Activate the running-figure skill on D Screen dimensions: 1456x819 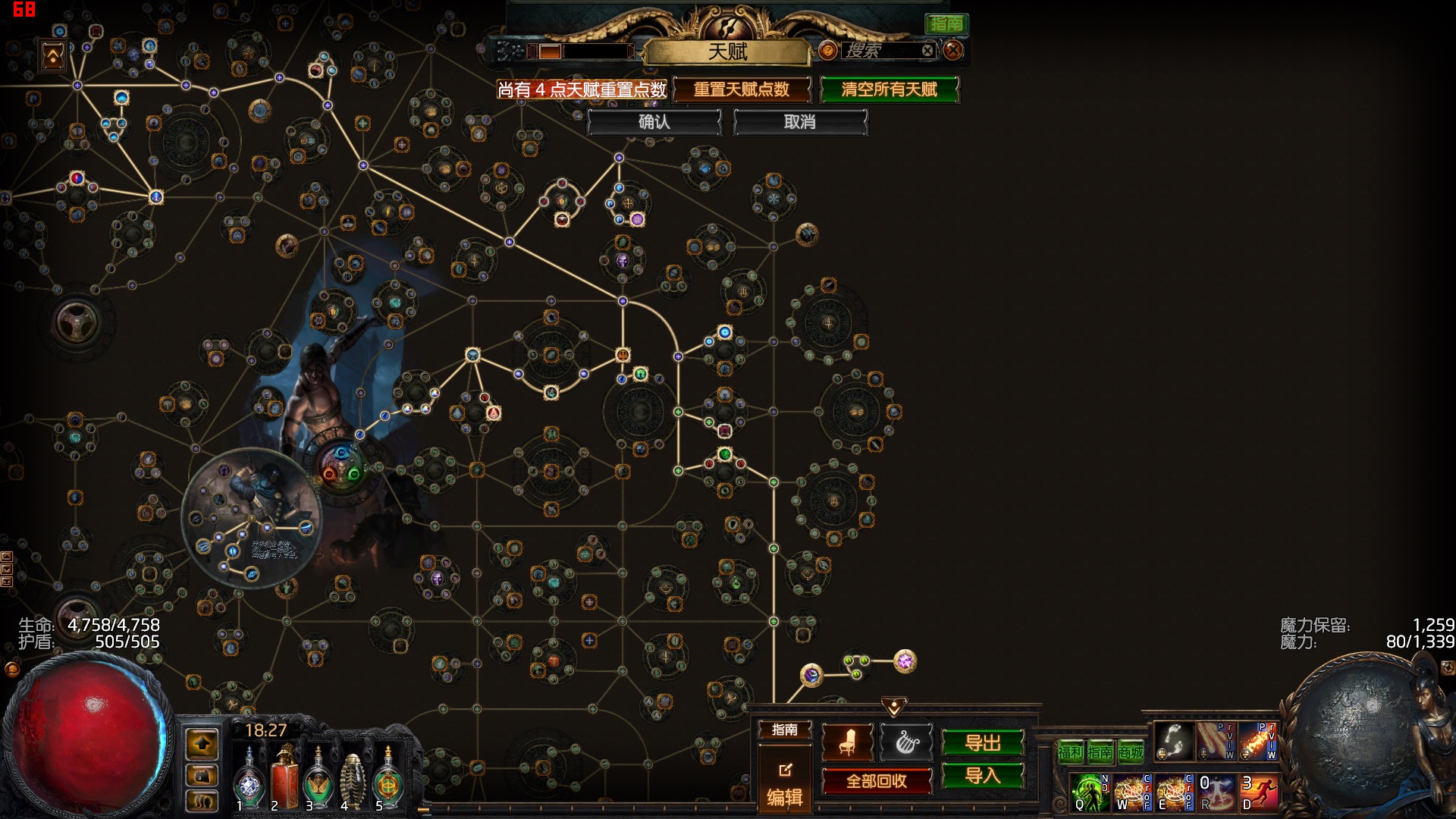[x=1259, y=792]
